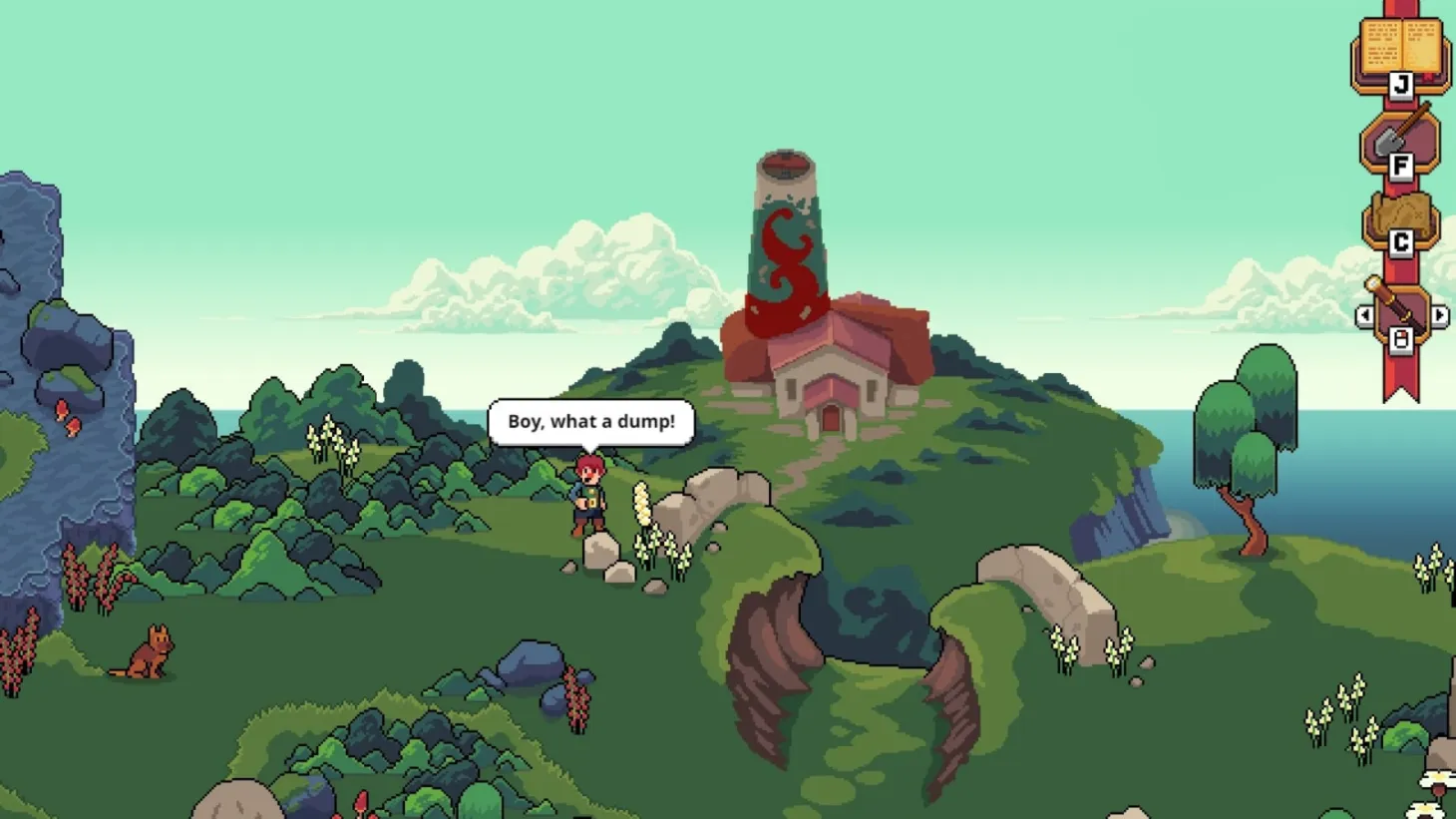Open the journal book icon
This screenshot has width=1456, height=819.
pyautogui.click(x=1400, y=45)
